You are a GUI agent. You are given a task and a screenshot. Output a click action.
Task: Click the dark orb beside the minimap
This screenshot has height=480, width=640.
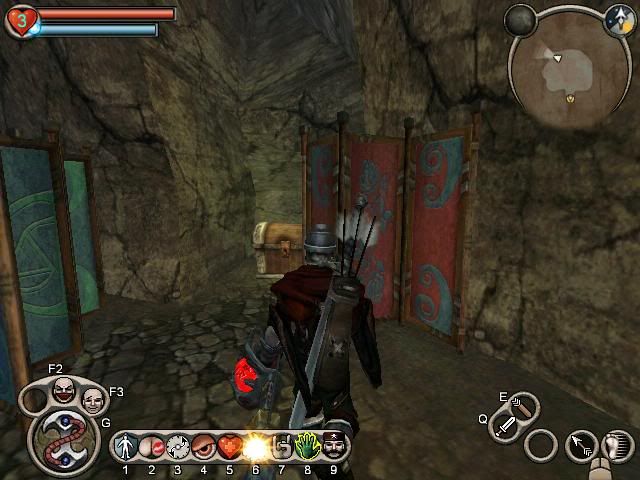(x=519, y=19)
